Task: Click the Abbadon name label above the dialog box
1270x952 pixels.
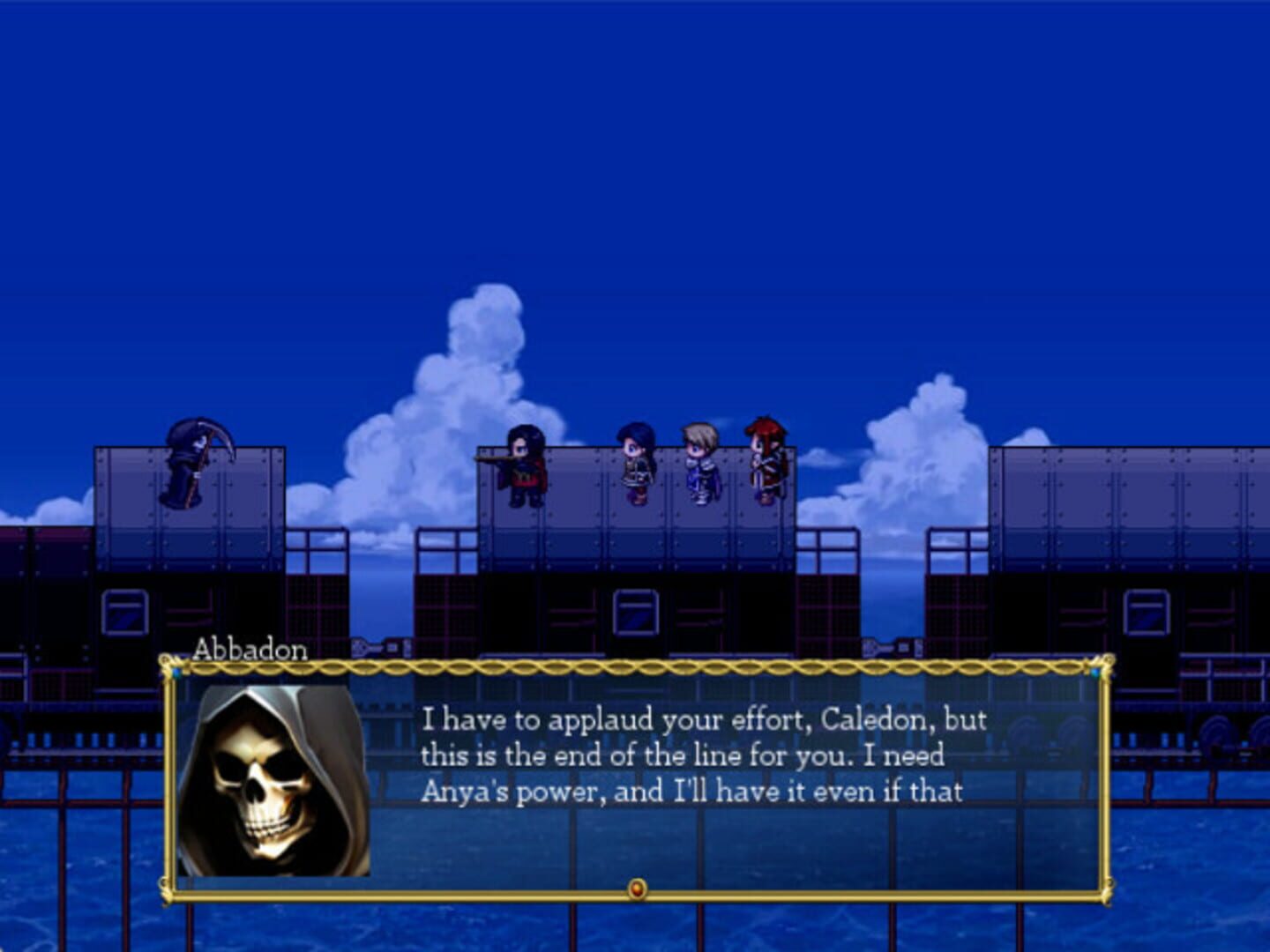Action: [x=248, y=652]
